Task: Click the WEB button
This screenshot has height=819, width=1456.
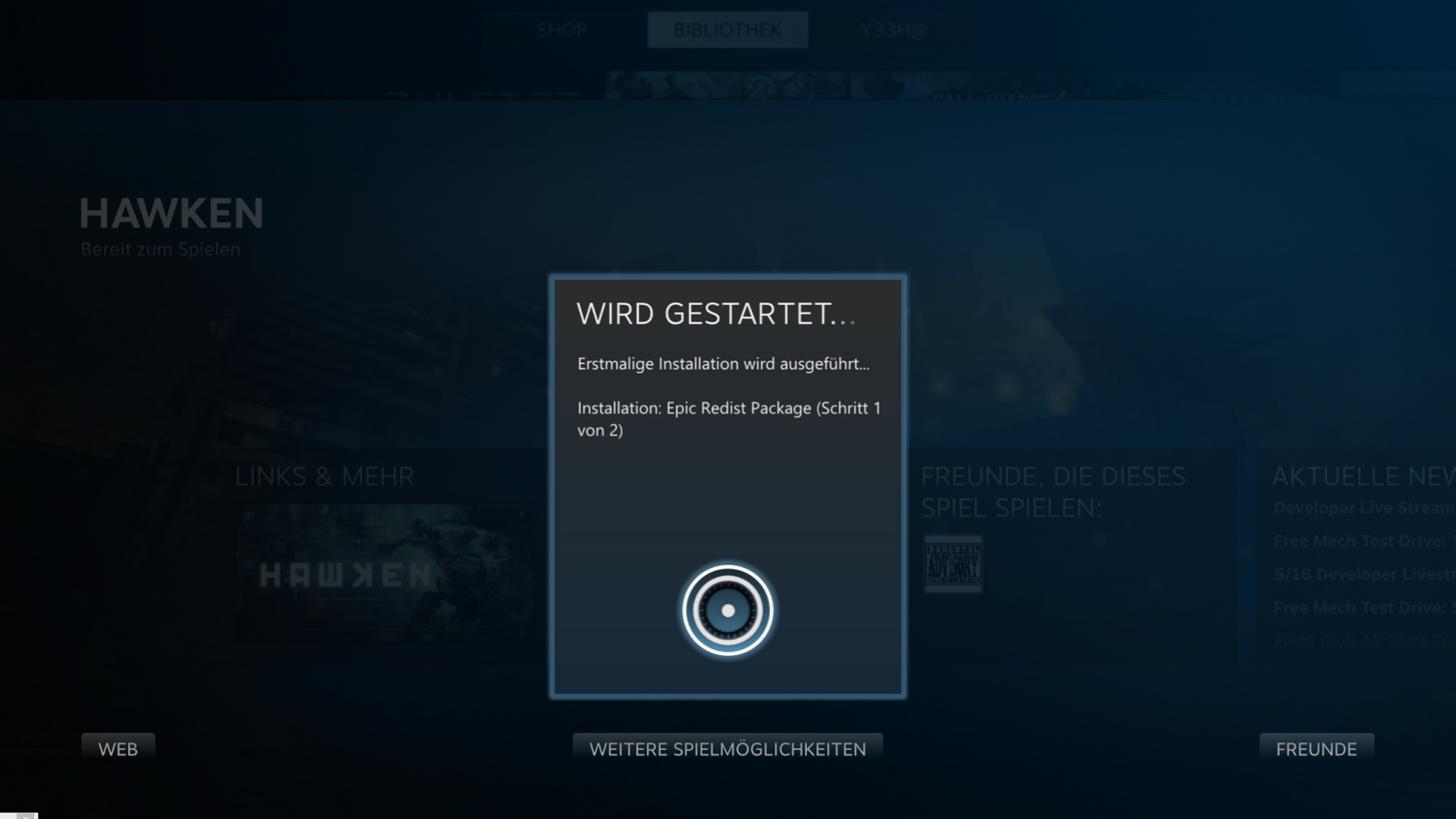Action: (118, 748)
